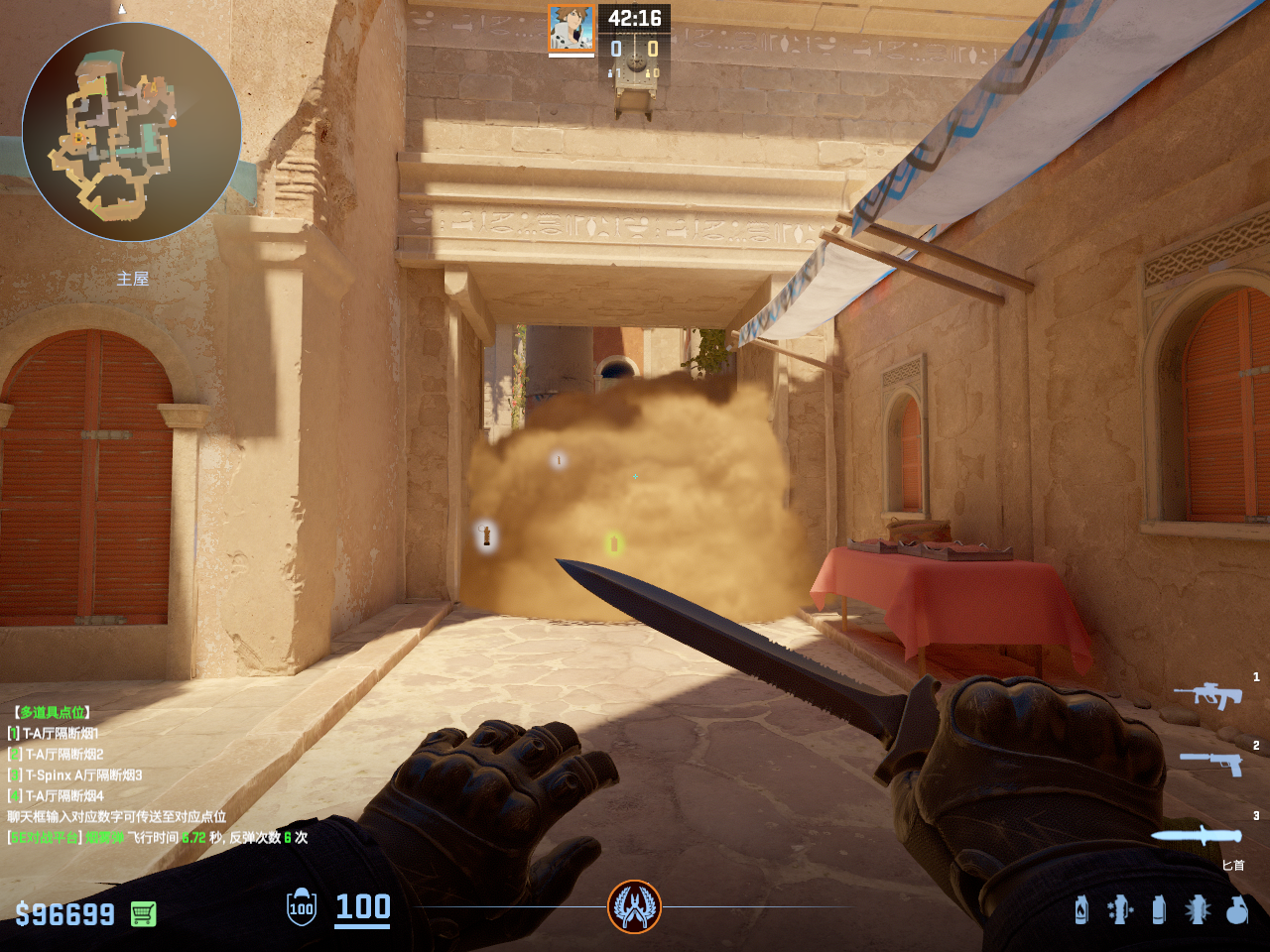Choose the knife in weapon slot 3

pos(1197,835)
